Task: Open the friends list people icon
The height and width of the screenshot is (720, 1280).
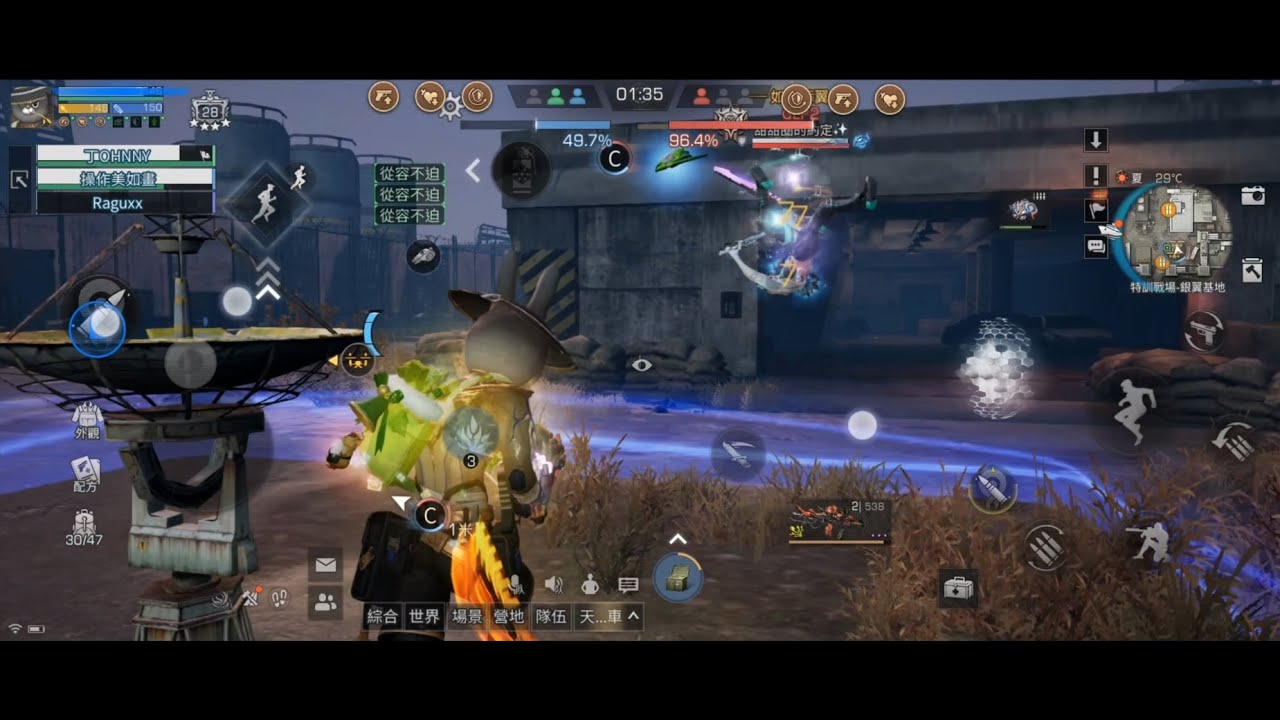Action: [x=325, y=602]
